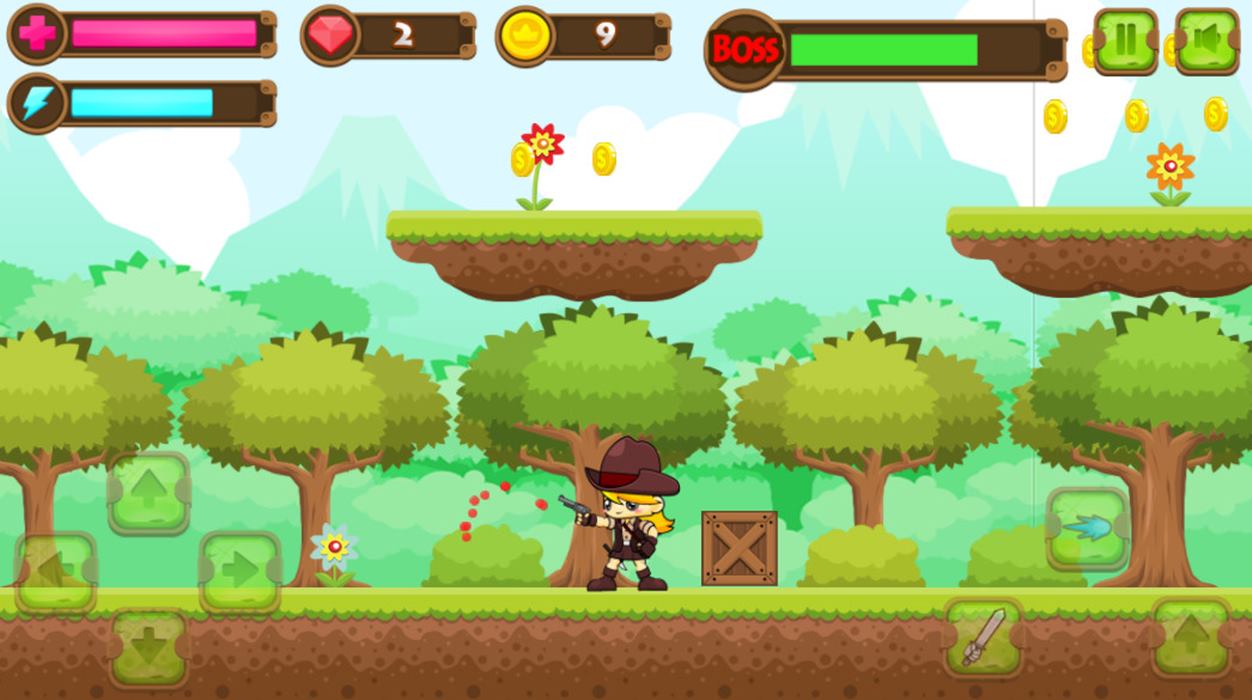The width and height of the screenshot is (1252, 700).
Task: Tap the right arrow movement button
Action: click(240, 571)
